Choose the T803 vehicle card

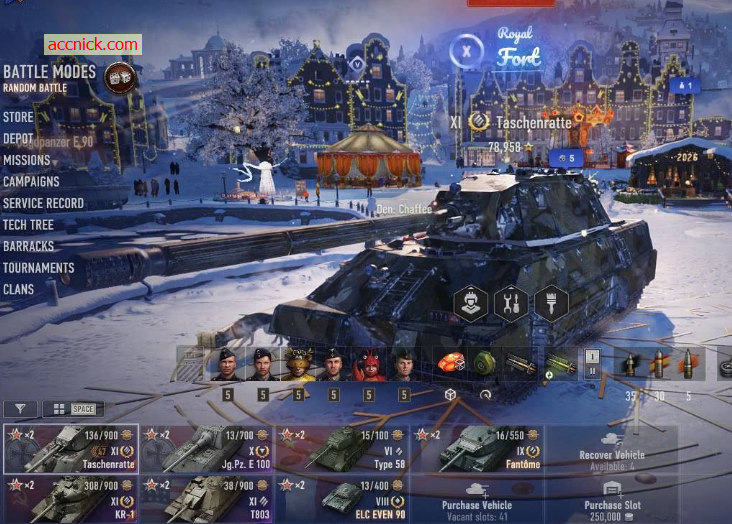click(206, 499)
